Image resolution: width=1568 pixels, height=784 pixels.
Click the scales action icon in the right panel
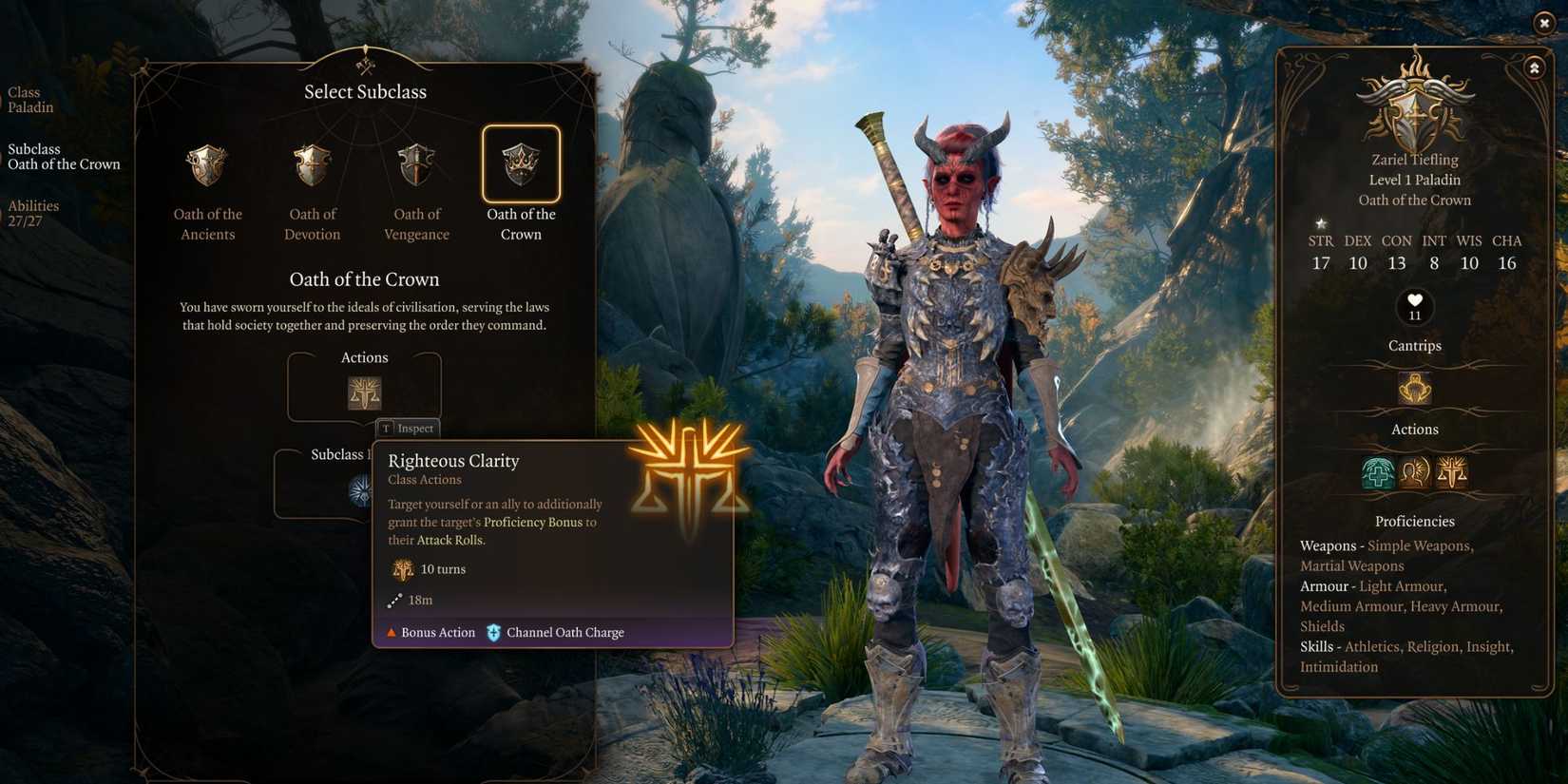pos(1451,471)
